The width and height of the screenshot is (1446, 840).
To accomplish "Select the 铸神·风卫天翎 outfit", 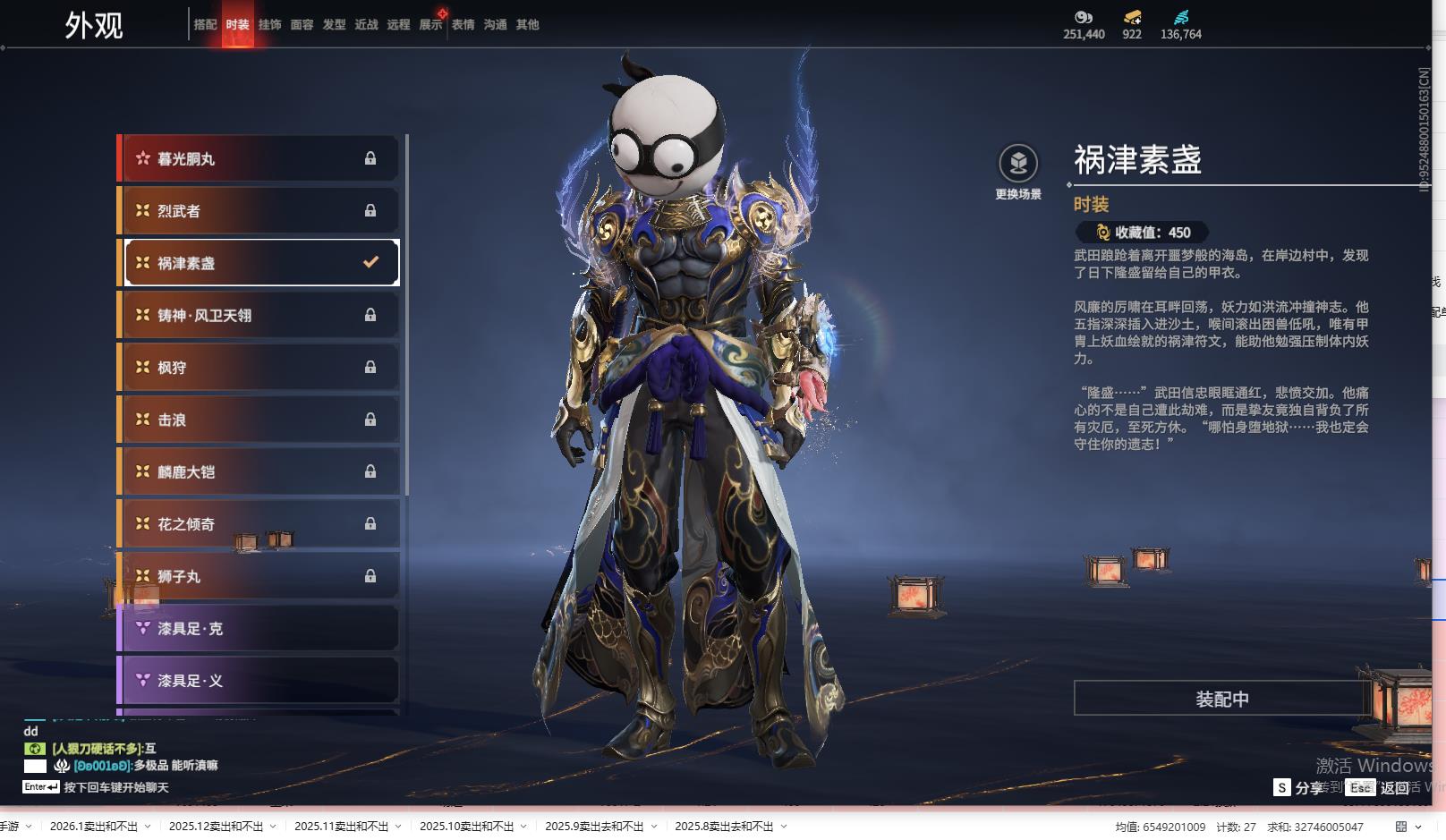I will coord(258,315).
